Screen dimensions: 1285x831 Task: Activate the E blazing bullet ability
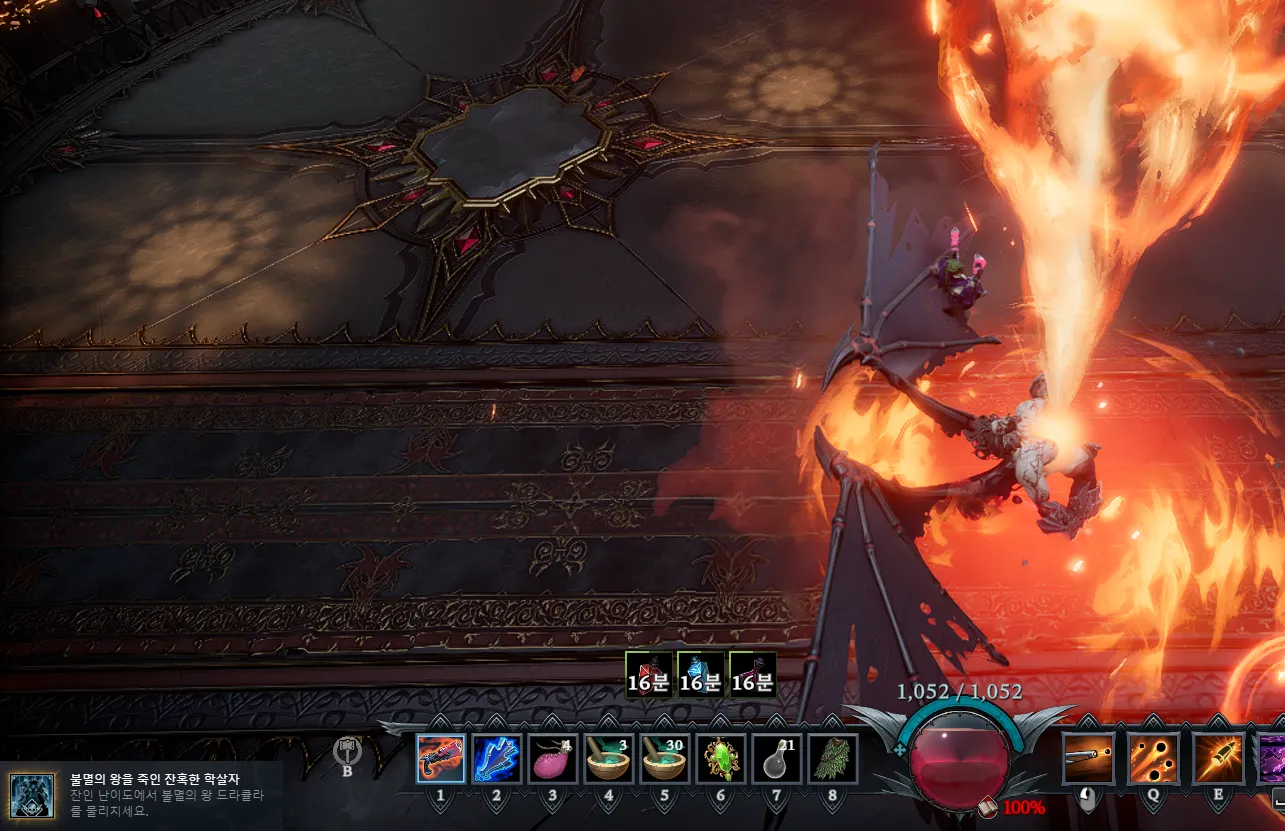tap(1219, 759)
